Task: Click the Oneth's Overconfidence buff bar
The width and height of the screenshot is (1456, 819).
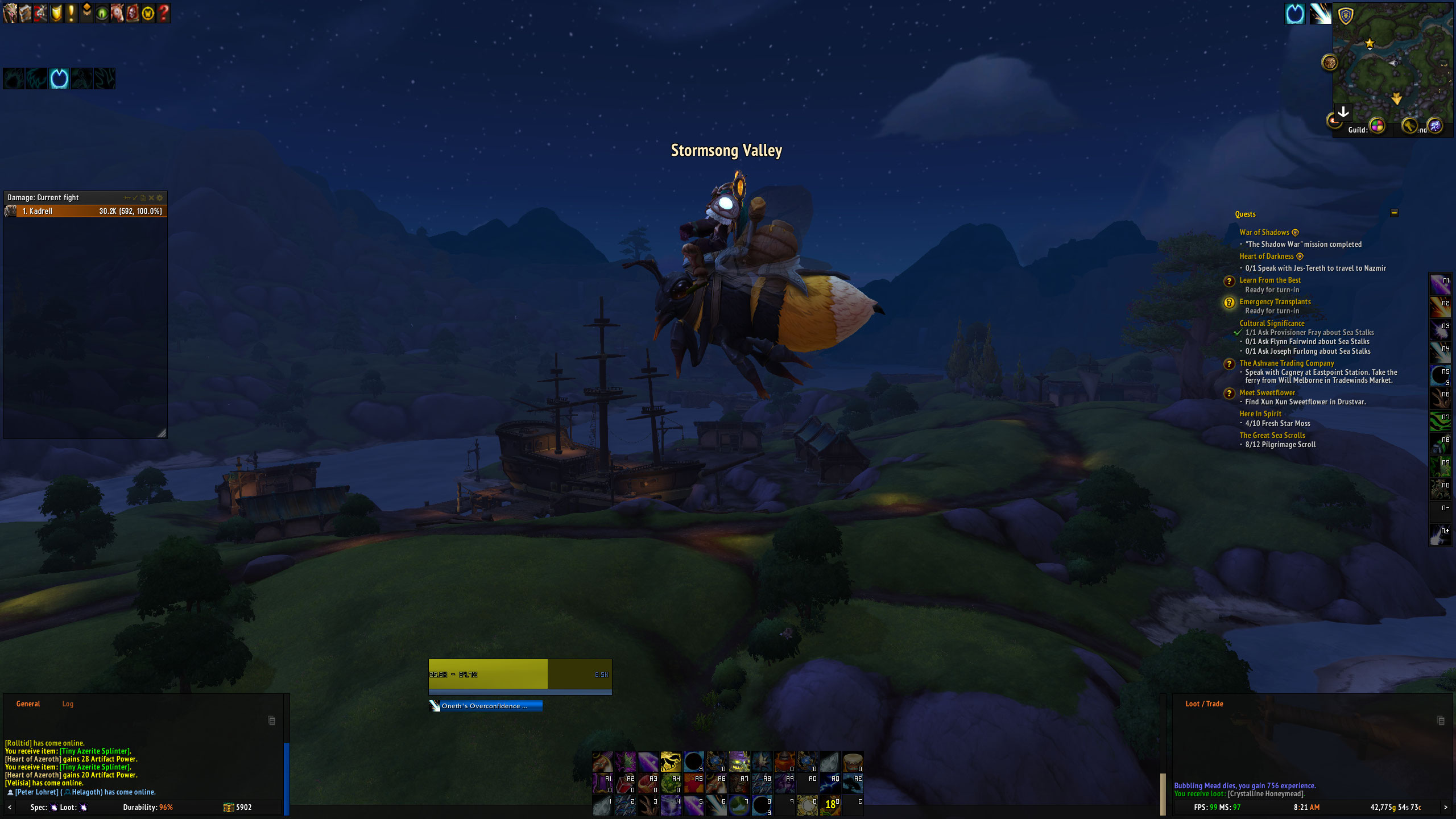Action: coord(485,706)
